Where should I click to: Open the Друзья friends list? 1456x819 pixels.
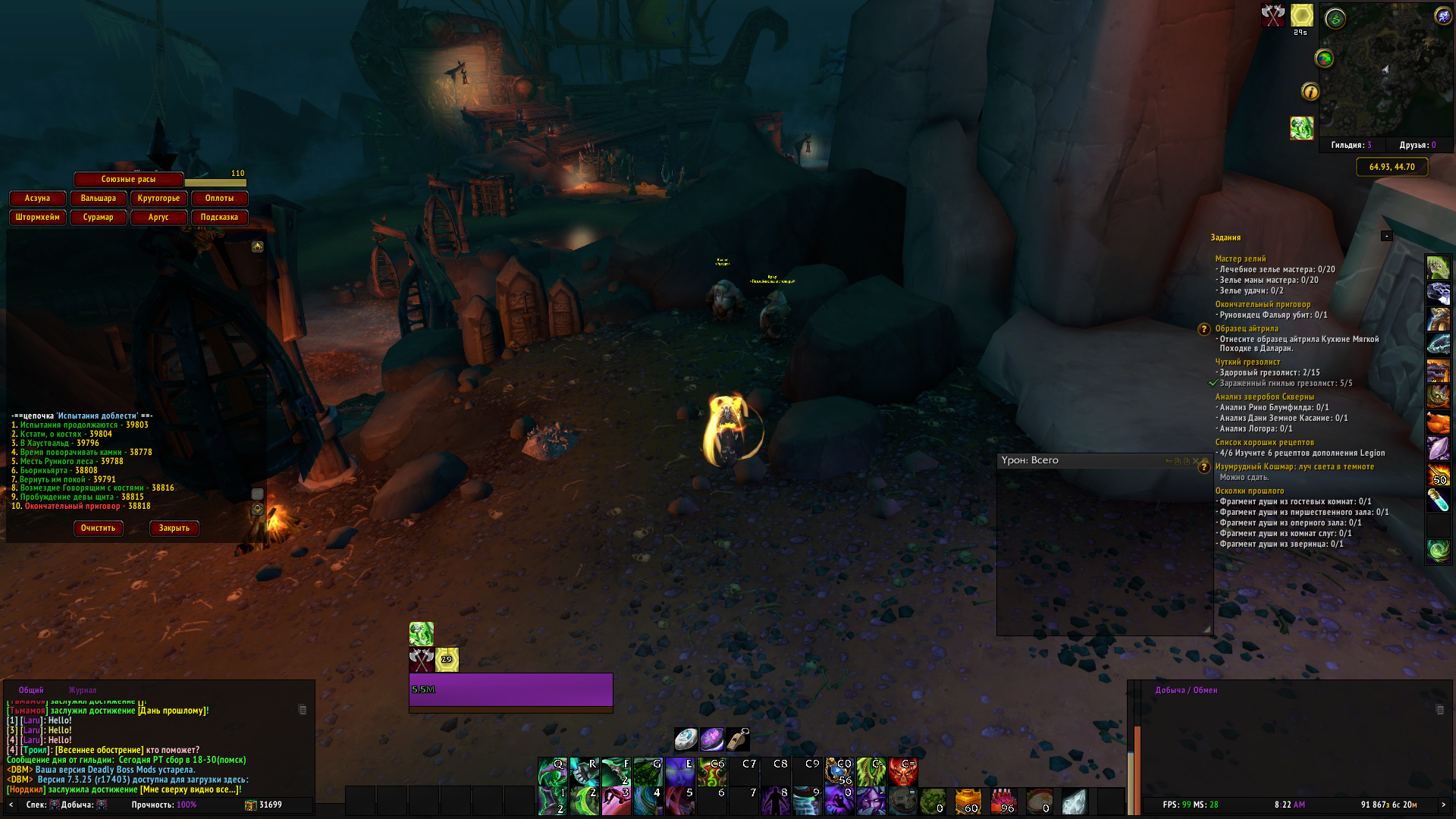[x=1417, y=145]
